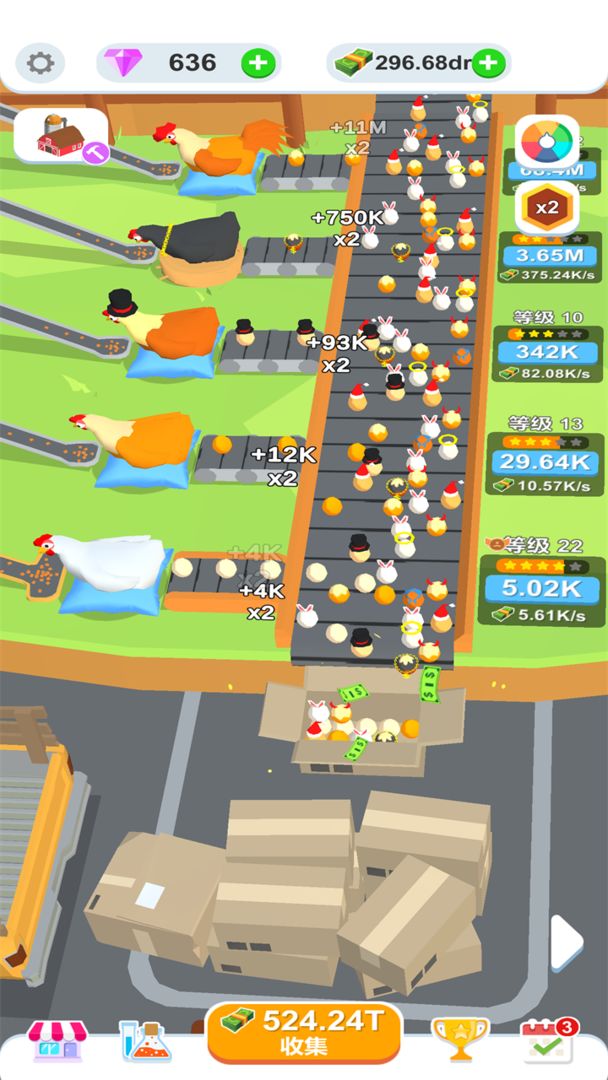
Task: Upgrade the level 13 hen for 29.64K
Action: (x=543, y=462)
